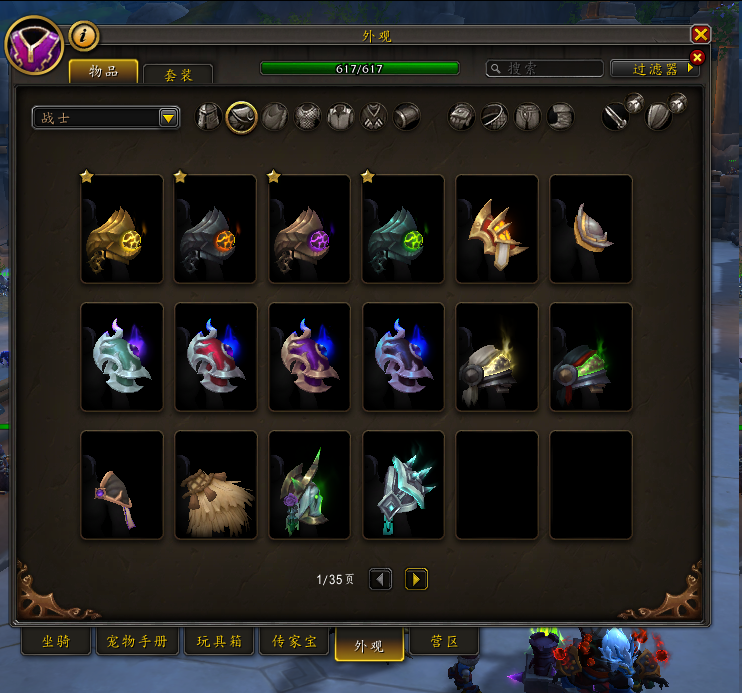This screenshot has width=742, height=693.
Task: Open the 宠物手册 pet journal tab
Action: point(137,642)
